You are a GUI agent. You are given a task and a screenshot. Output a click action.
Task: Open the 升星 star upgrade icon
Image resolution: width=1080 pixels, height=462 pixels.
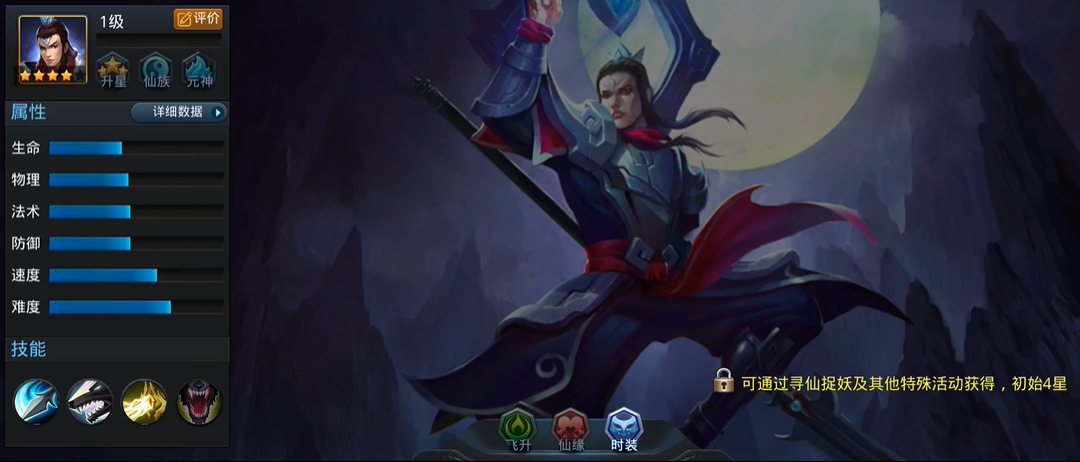tap(113, 70)
